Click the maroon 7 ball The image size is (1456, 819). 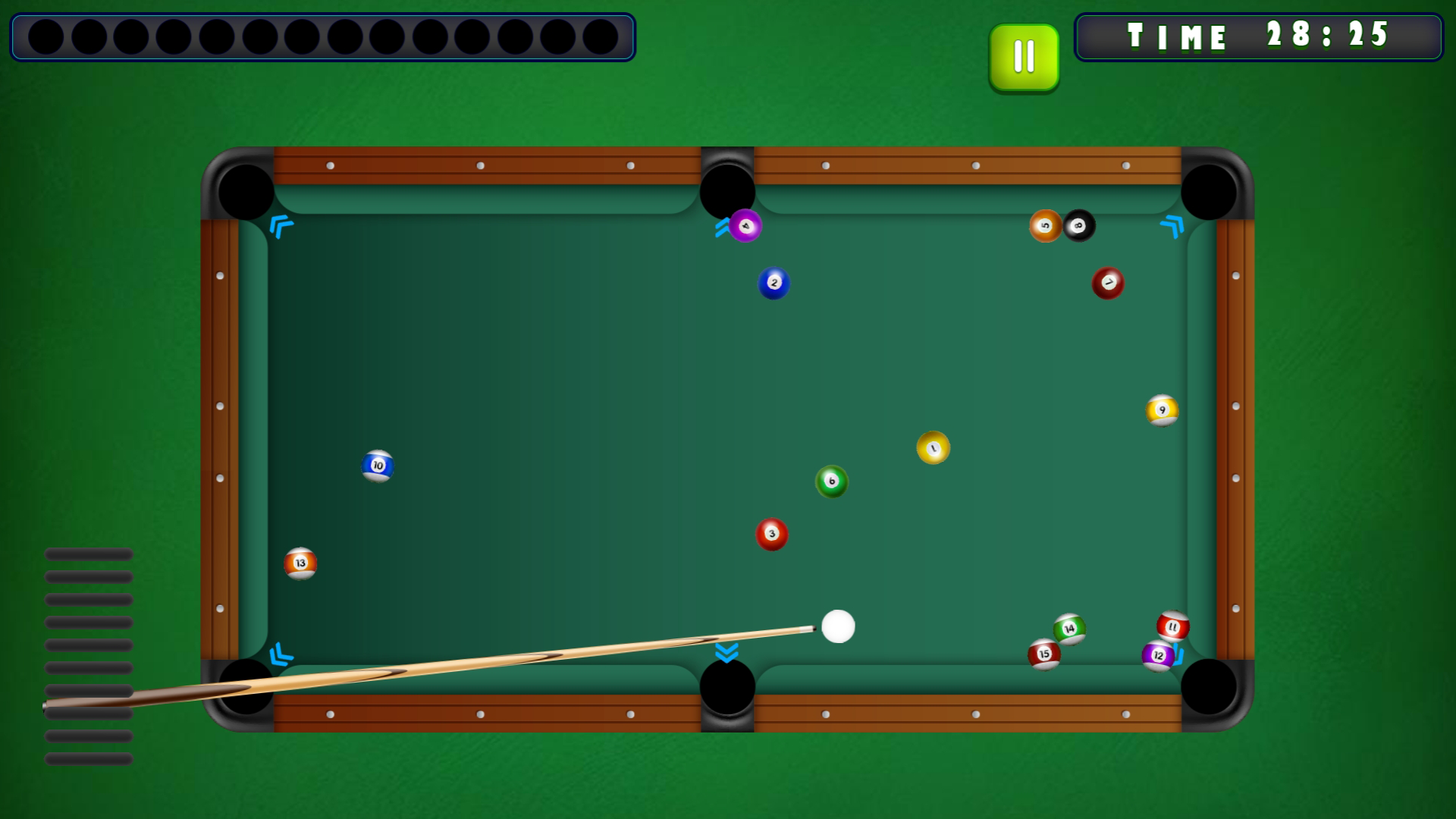[x=1107, y=282]
